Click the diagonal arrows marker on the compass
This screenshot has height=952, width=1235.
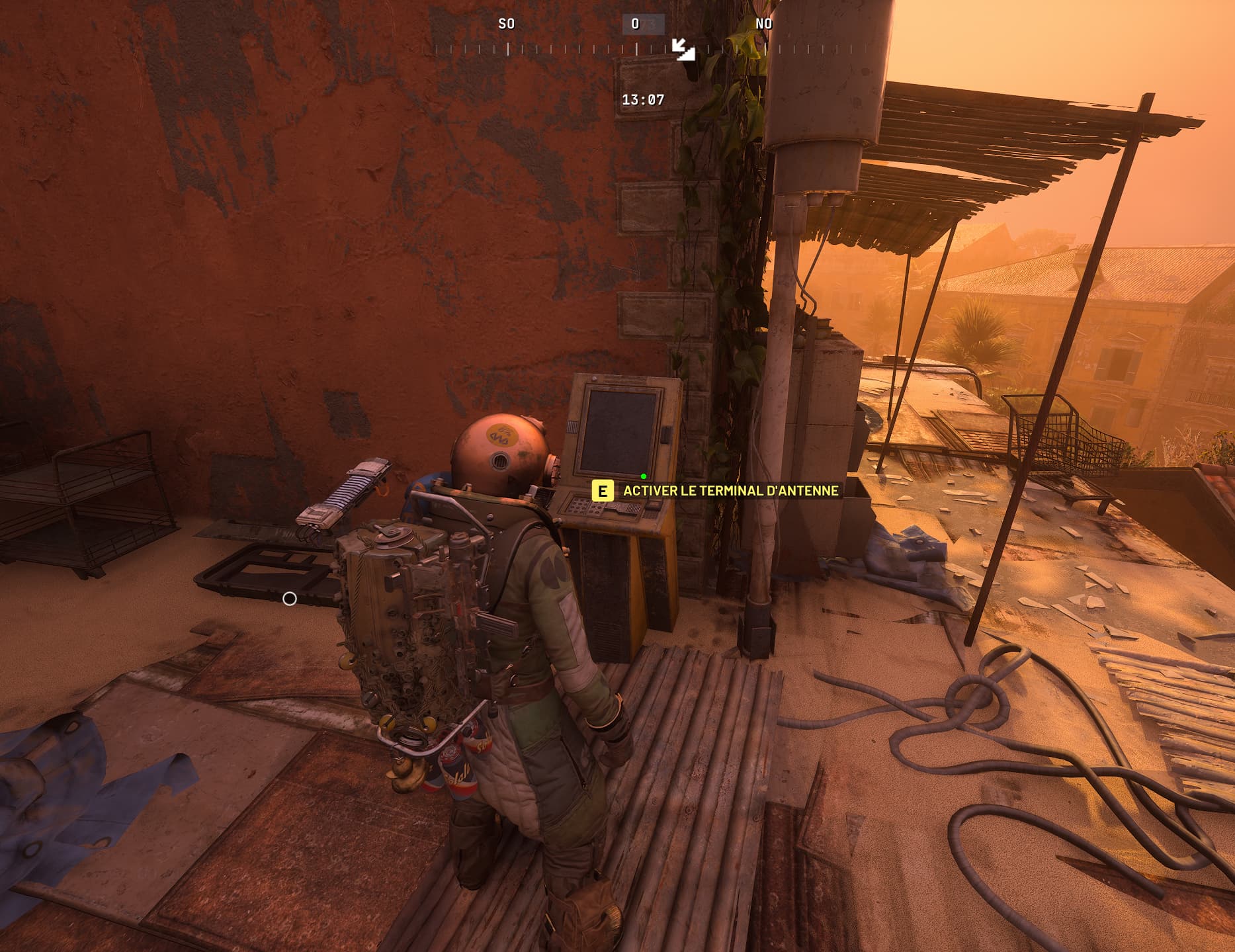pyautogui.click(x=683, y=50)
